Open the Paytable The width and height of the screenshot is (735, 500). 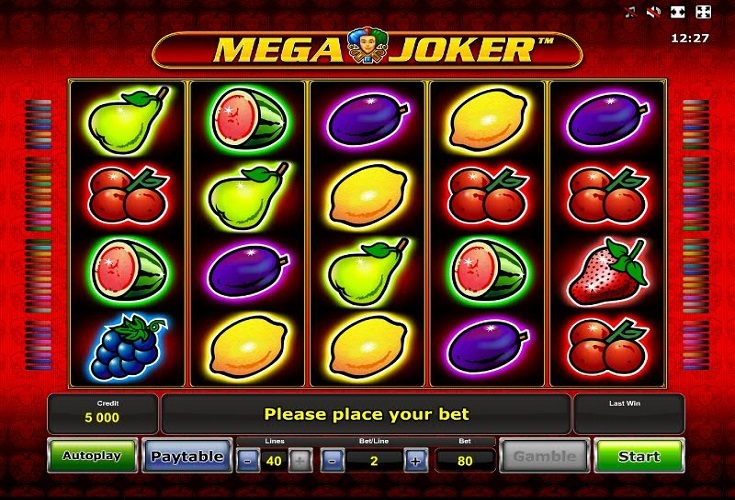tap(186, 456)
